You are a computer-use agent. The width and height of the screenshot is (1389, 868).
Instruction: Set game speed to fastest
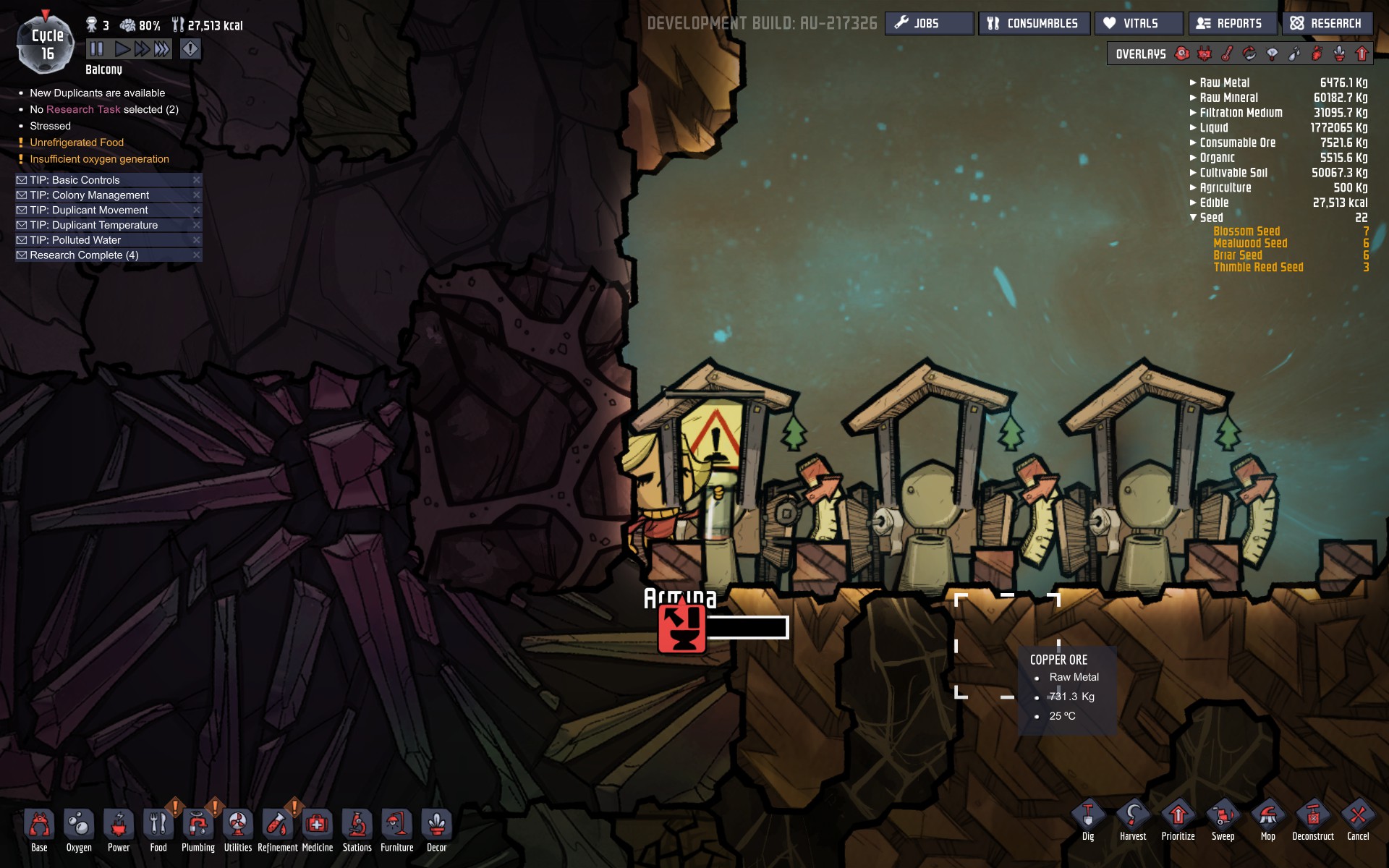pos(162,49)
